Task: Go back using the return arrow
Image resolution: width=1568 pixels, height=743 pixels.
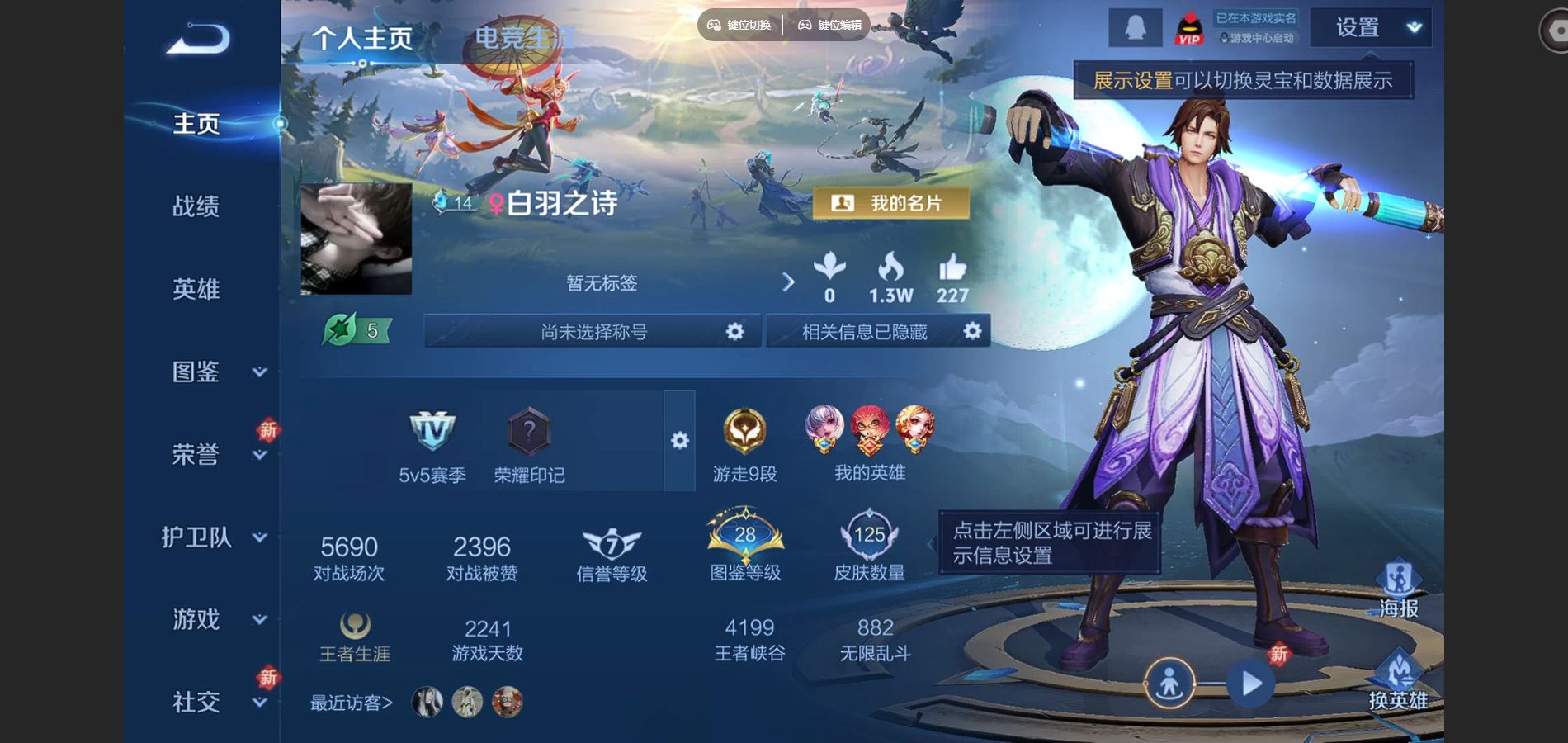Action: tap(197, 39)
